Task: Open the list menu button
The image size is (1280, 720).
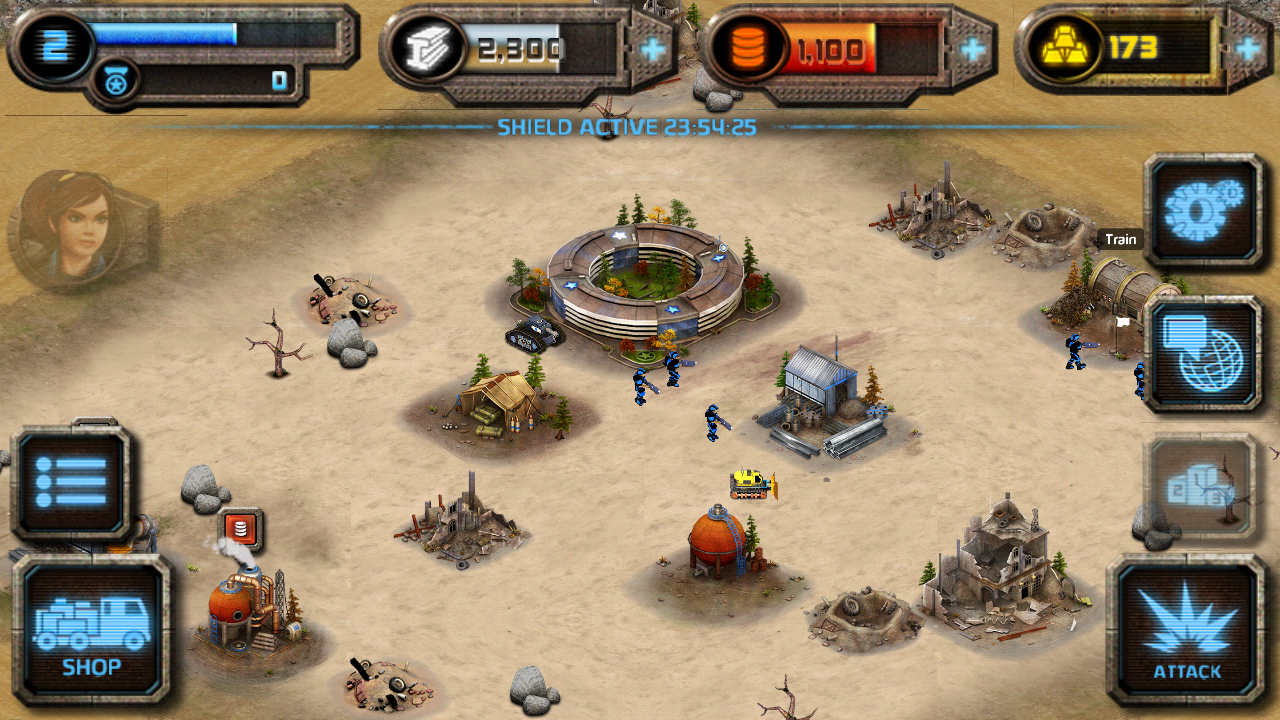Action: (x=70, y=483)
